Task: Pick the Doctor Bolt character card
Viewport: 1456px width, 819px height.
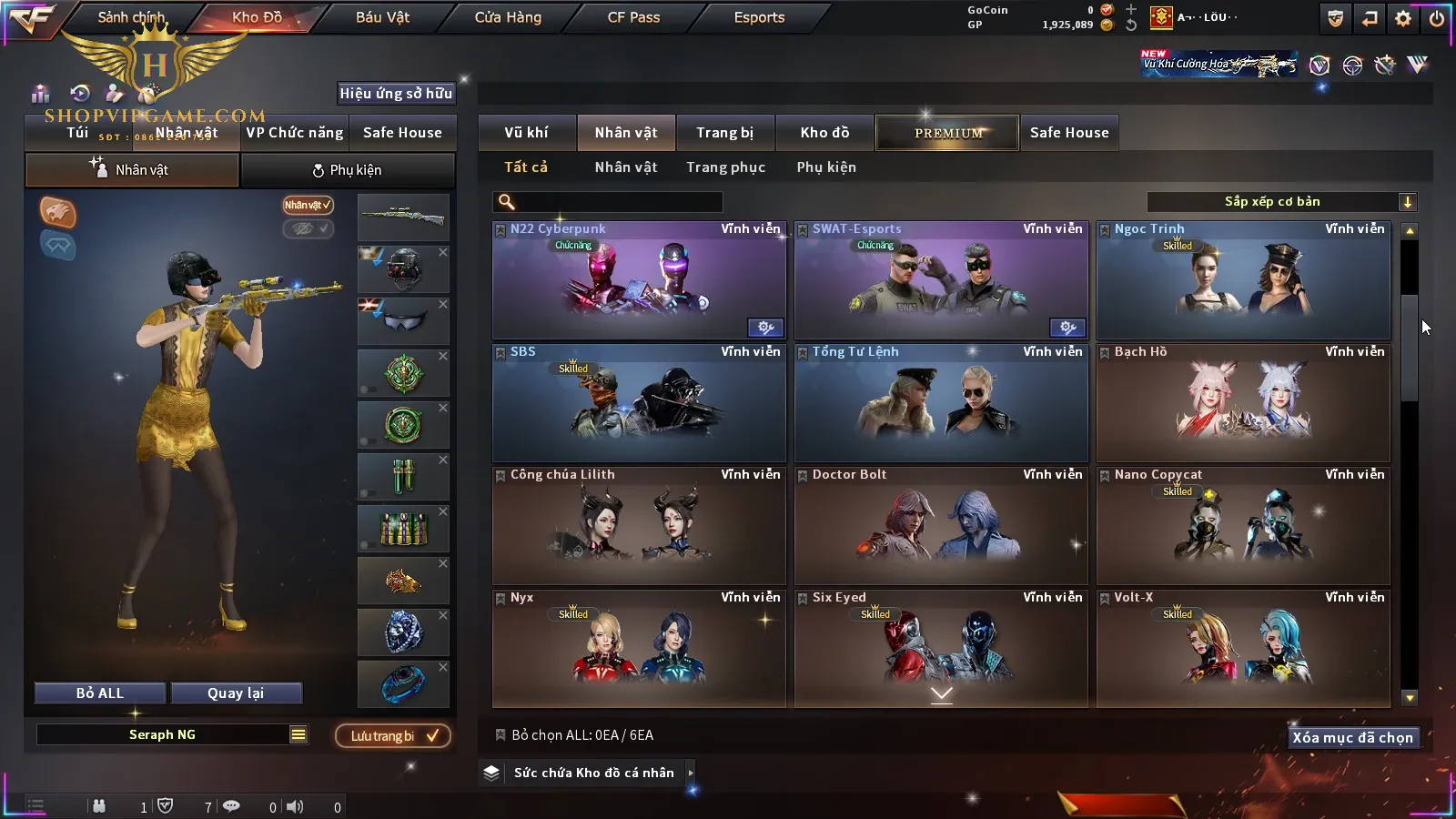Action: coord(941,526)
